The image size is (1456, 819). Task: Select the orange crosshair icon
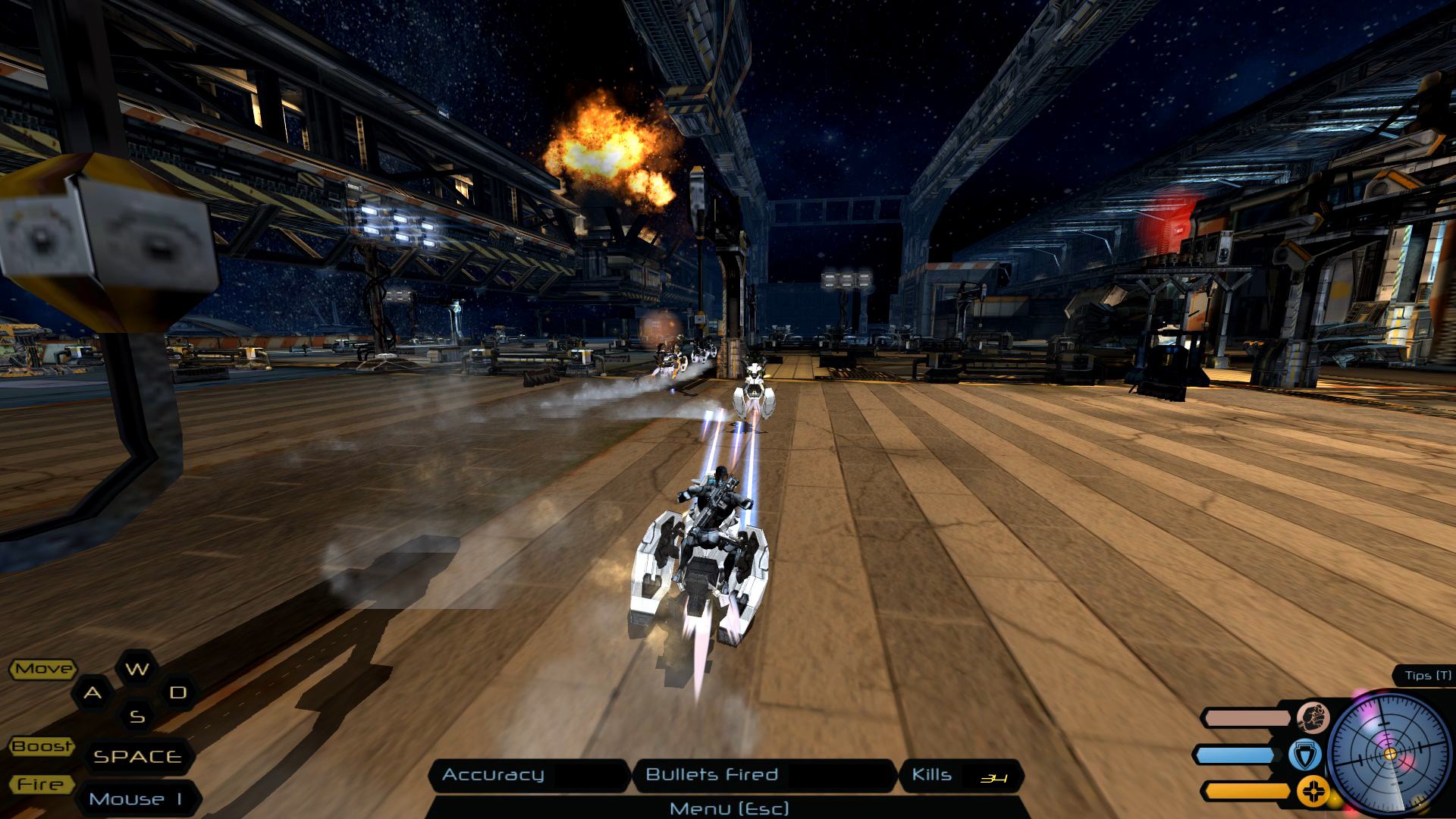point(1311,792)
